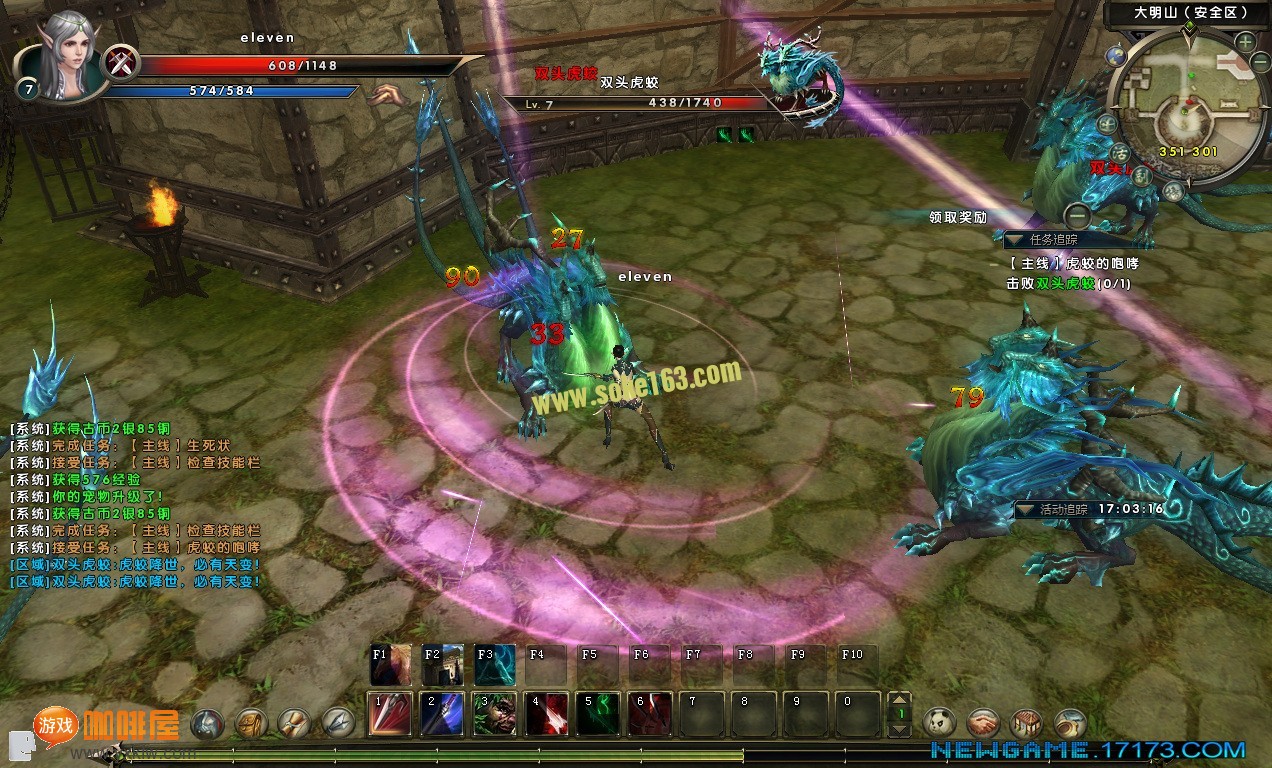Activate the red claw skill in slot 6
The height and width of the screenshot is (768, 1272).
point(650,714)
